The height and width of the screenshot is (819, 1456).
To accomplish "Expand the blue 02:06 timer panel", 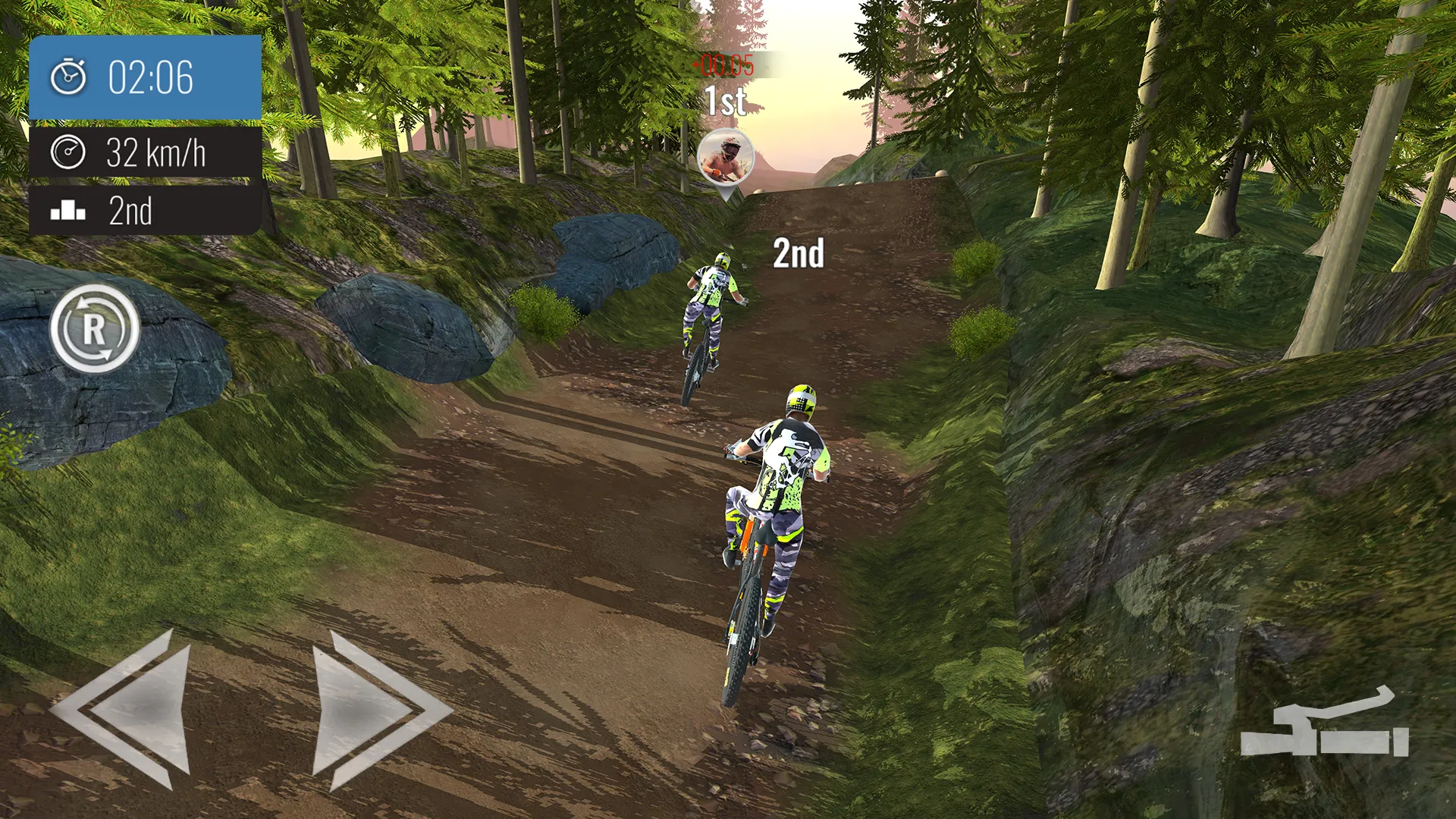I will click(144, 75).
